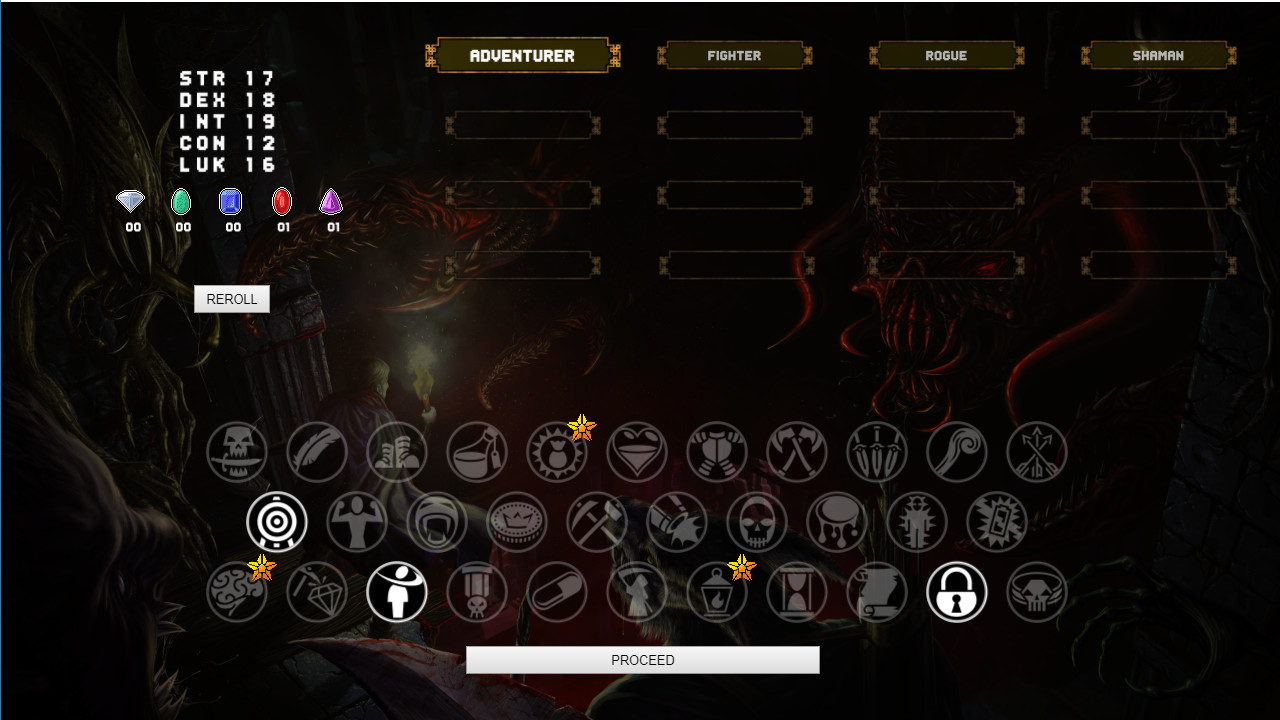
Task: Select the crown trait icon
Action: [x=517, y=521]
